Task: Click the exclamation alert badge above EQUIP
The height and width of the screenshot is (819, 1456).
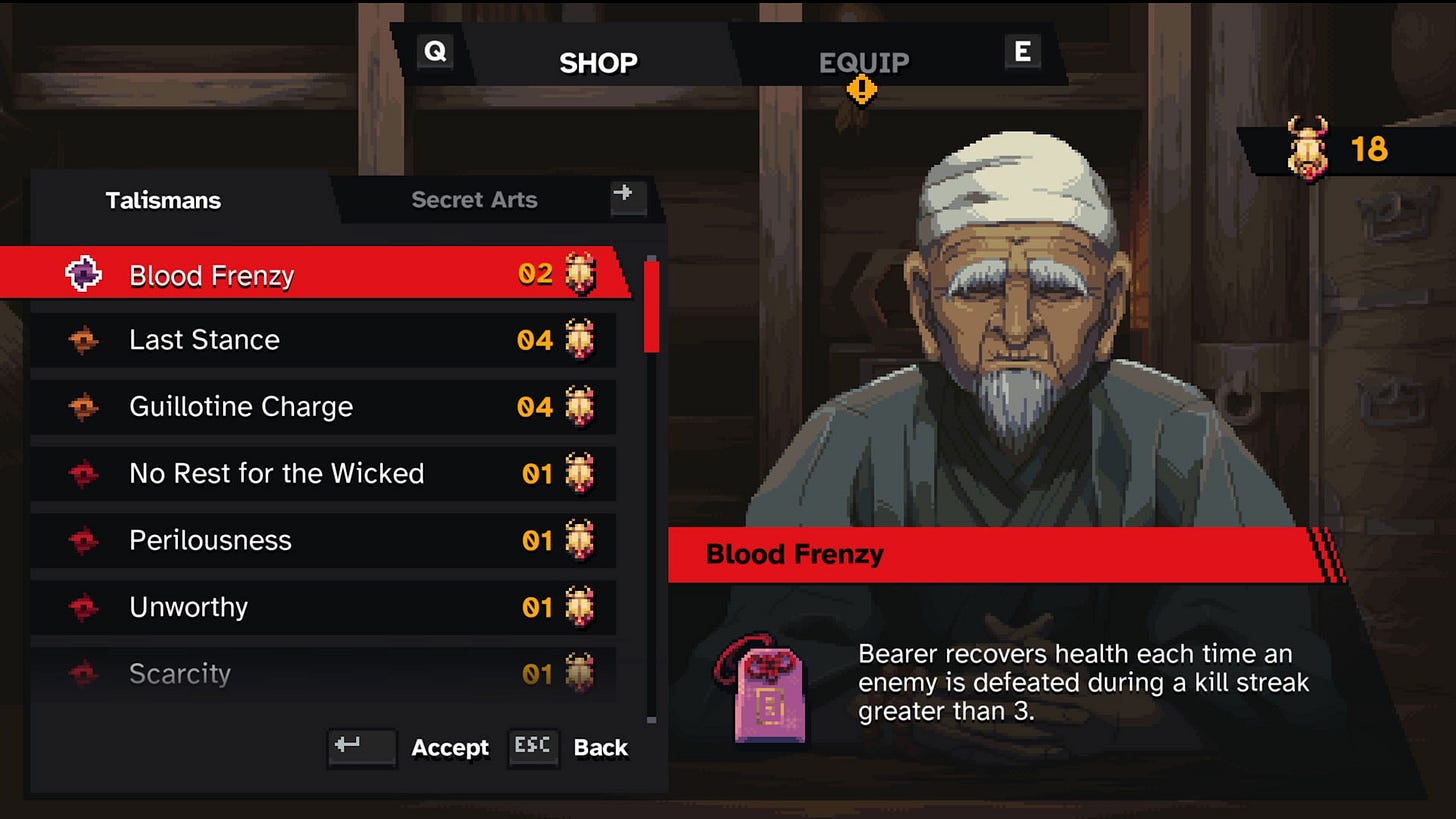Action: click(864, 88)
